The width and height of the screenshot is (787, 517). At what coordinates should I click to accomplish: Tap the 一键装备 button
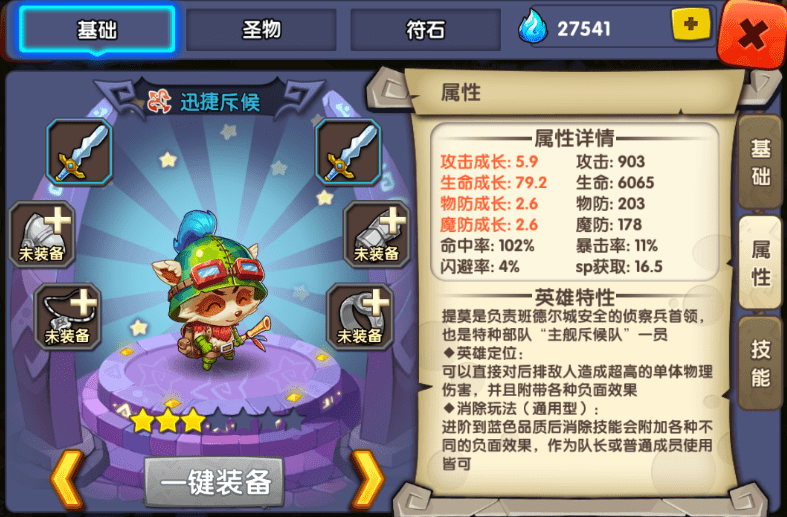pyautogui.click(x=214, y=483)
